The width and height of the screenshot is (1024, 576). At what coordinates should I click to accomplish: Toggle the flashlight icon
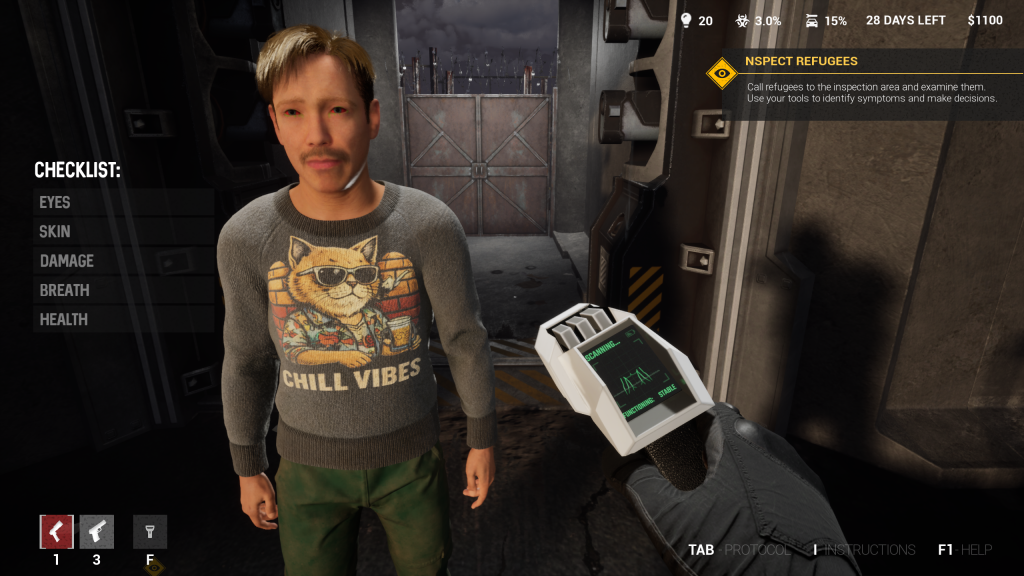[x=150, y=531]
